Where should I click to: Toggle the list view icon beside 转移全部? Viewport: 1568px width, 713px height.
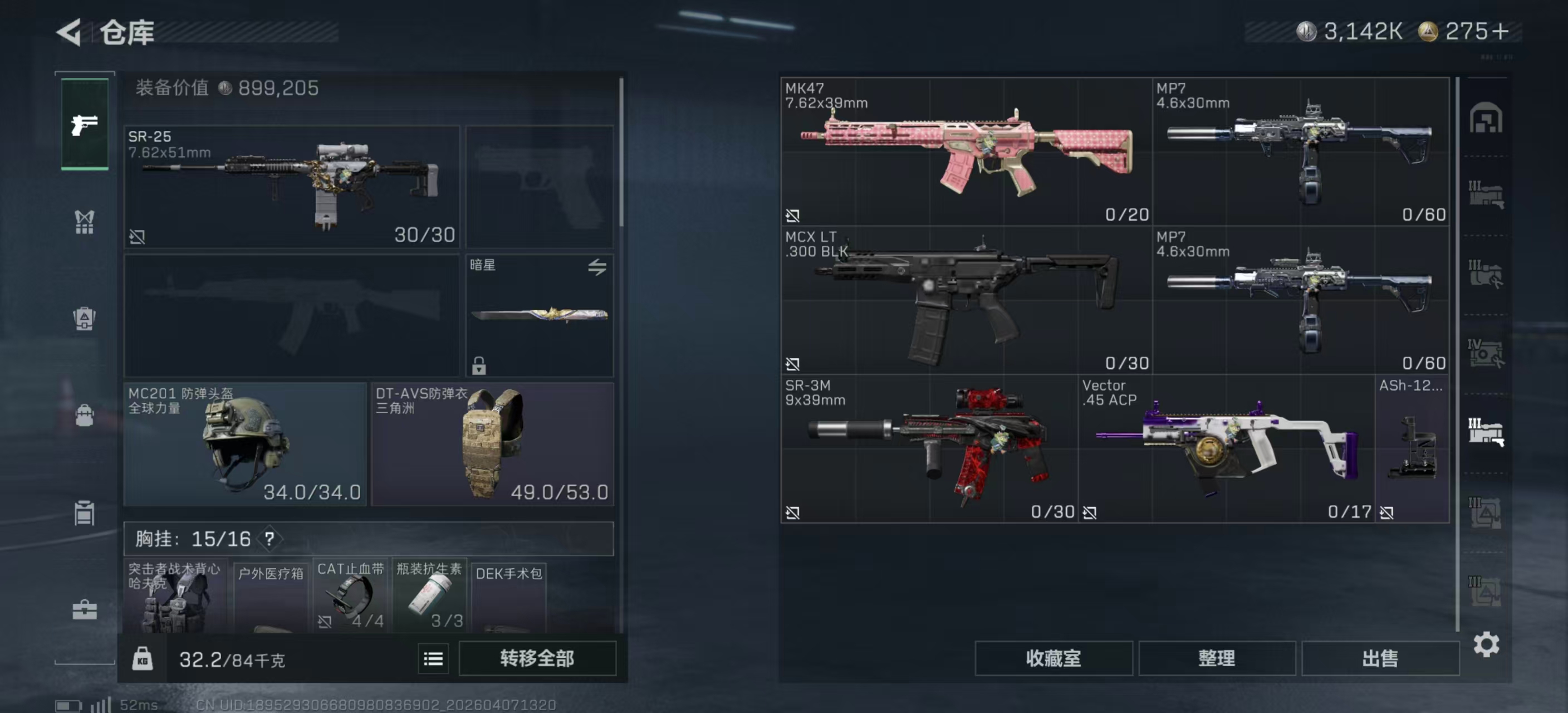pos(433,659)
